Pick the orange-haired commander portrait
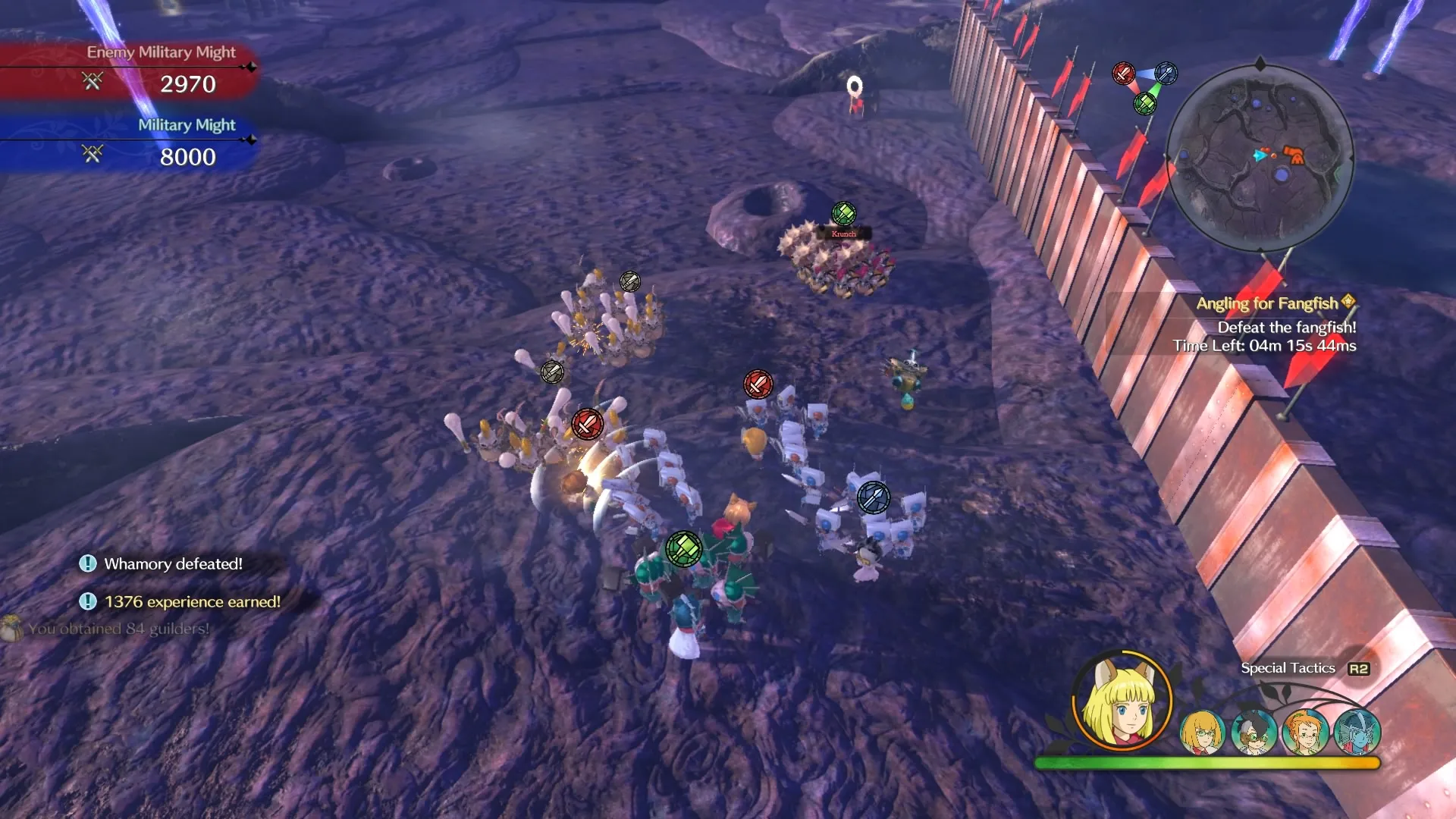 (1304, 732)
